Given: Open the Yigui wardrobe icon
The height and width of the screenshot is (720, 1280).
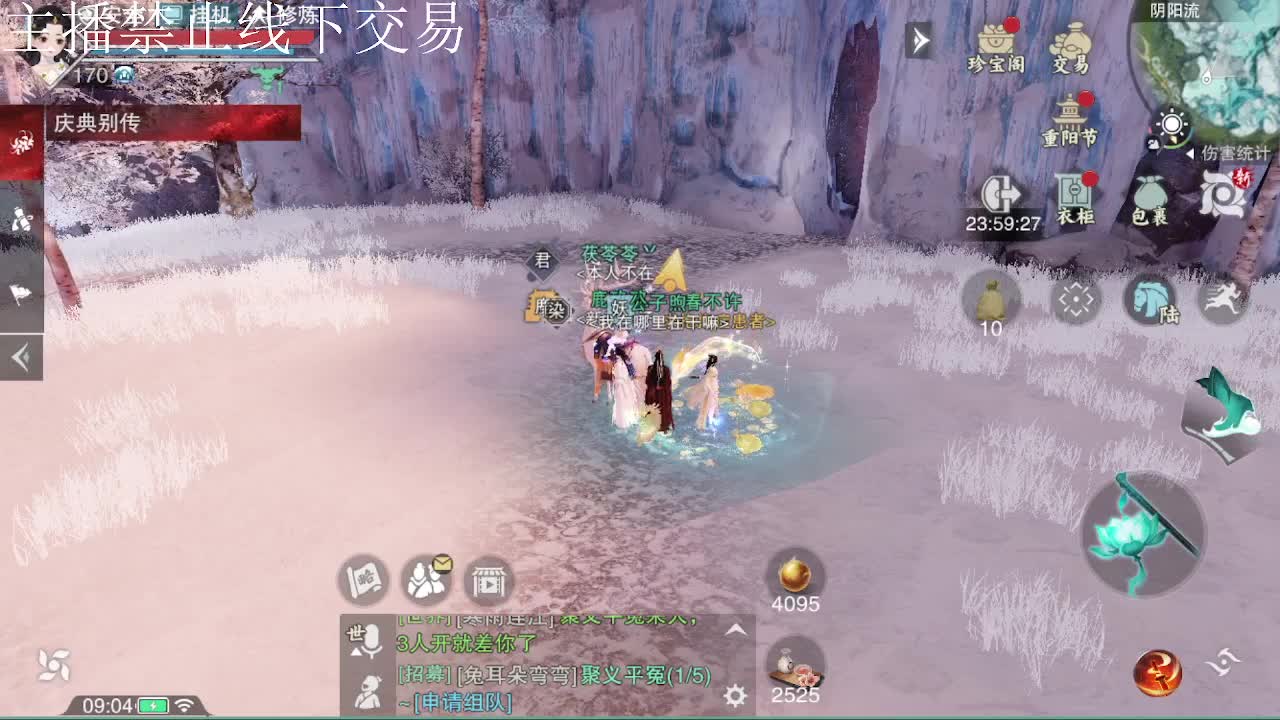Looking at the screenshot, I should click(1075, 192).
